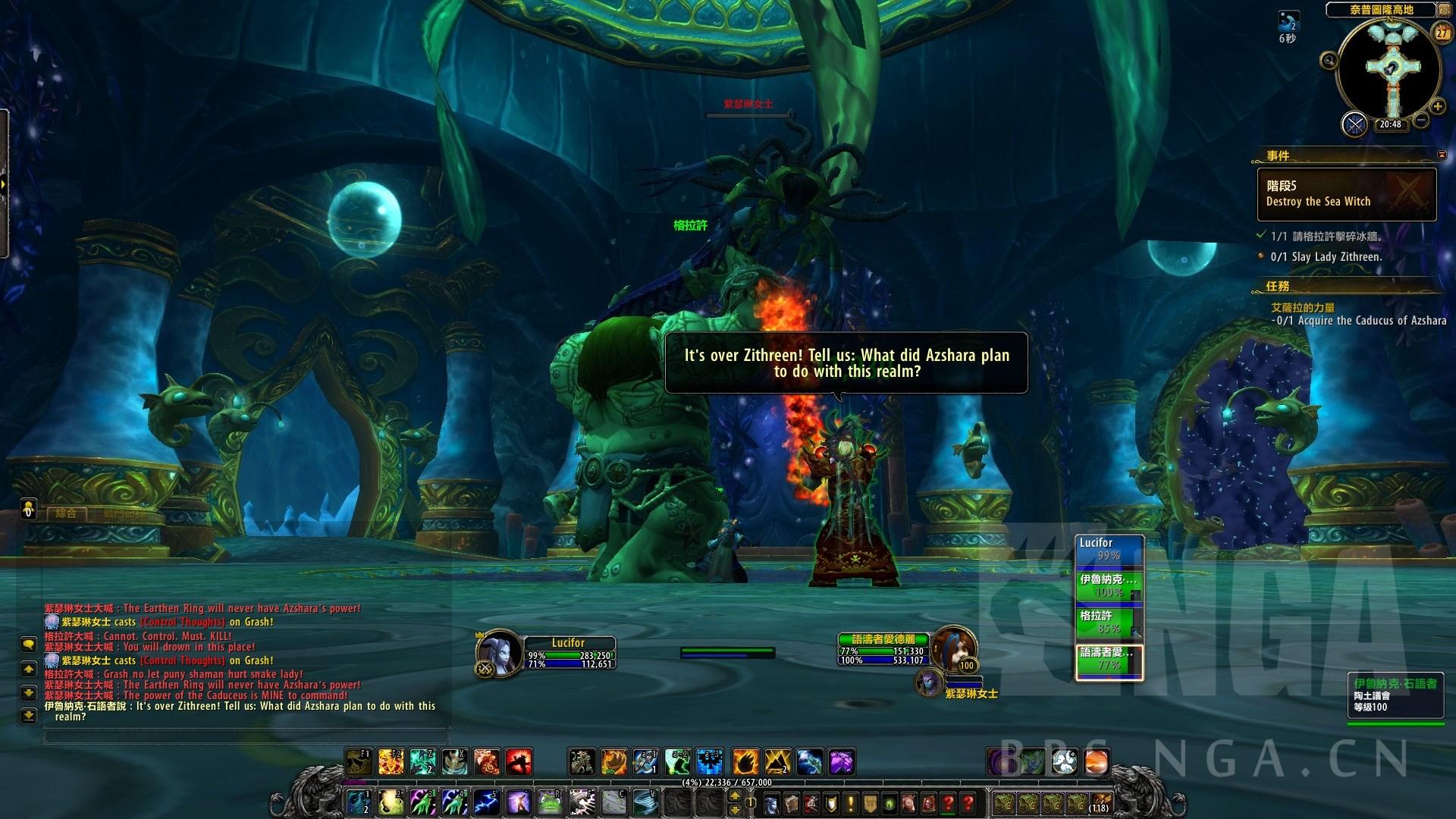Viewport: 1456px width, 819px height.
Task: Open the backpack showing 118 free slots
Action: tap(1099, 802)
